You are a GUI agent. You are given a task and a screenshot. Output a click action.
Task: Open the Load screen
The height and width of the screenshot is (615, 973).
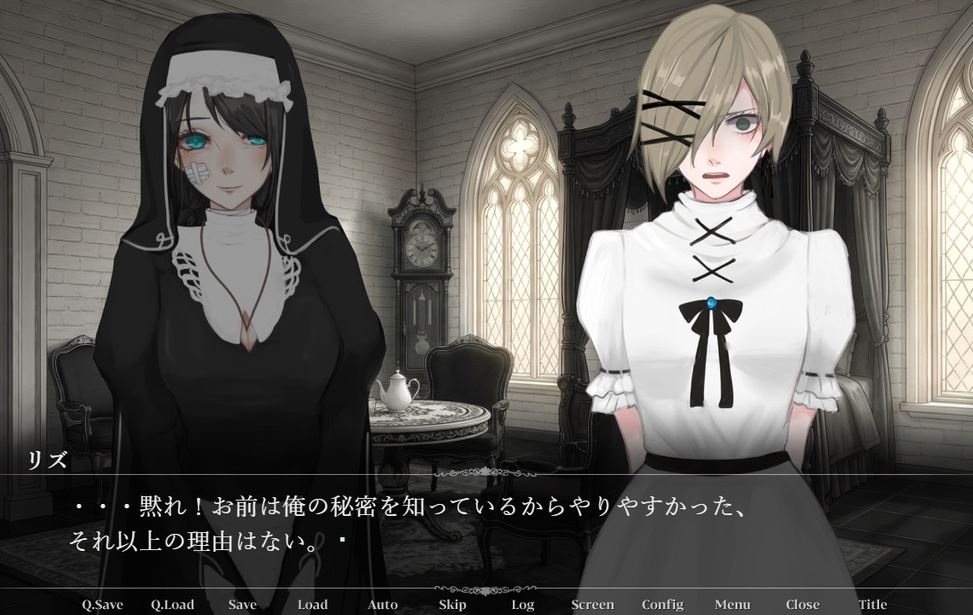click(312, 604)
